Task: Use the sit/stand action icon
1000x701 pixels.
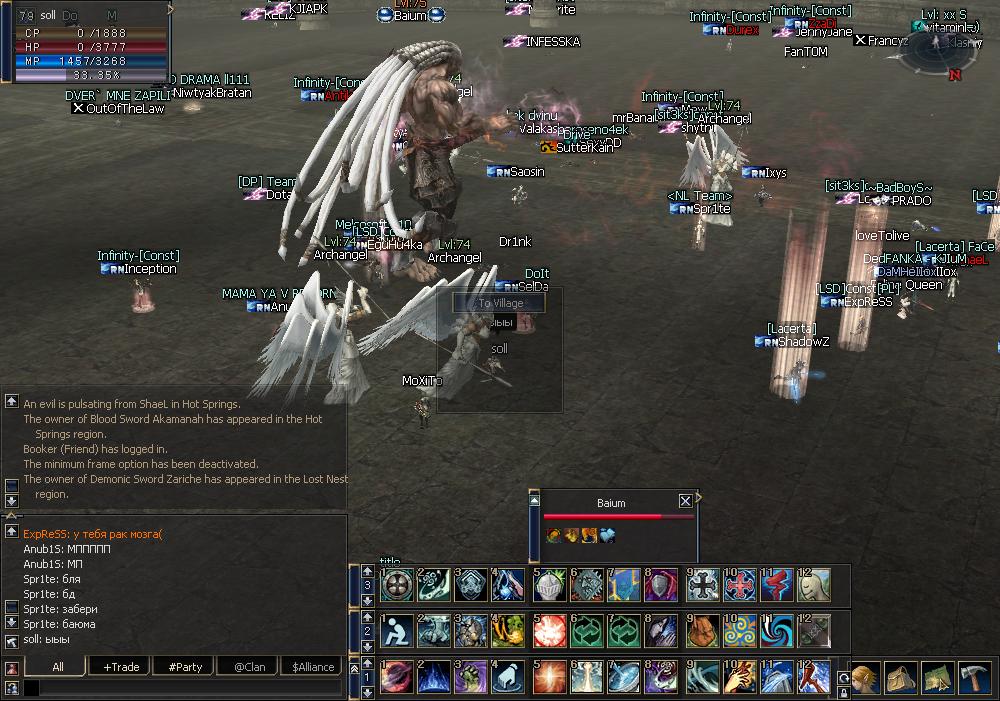Action: point(396,632)
